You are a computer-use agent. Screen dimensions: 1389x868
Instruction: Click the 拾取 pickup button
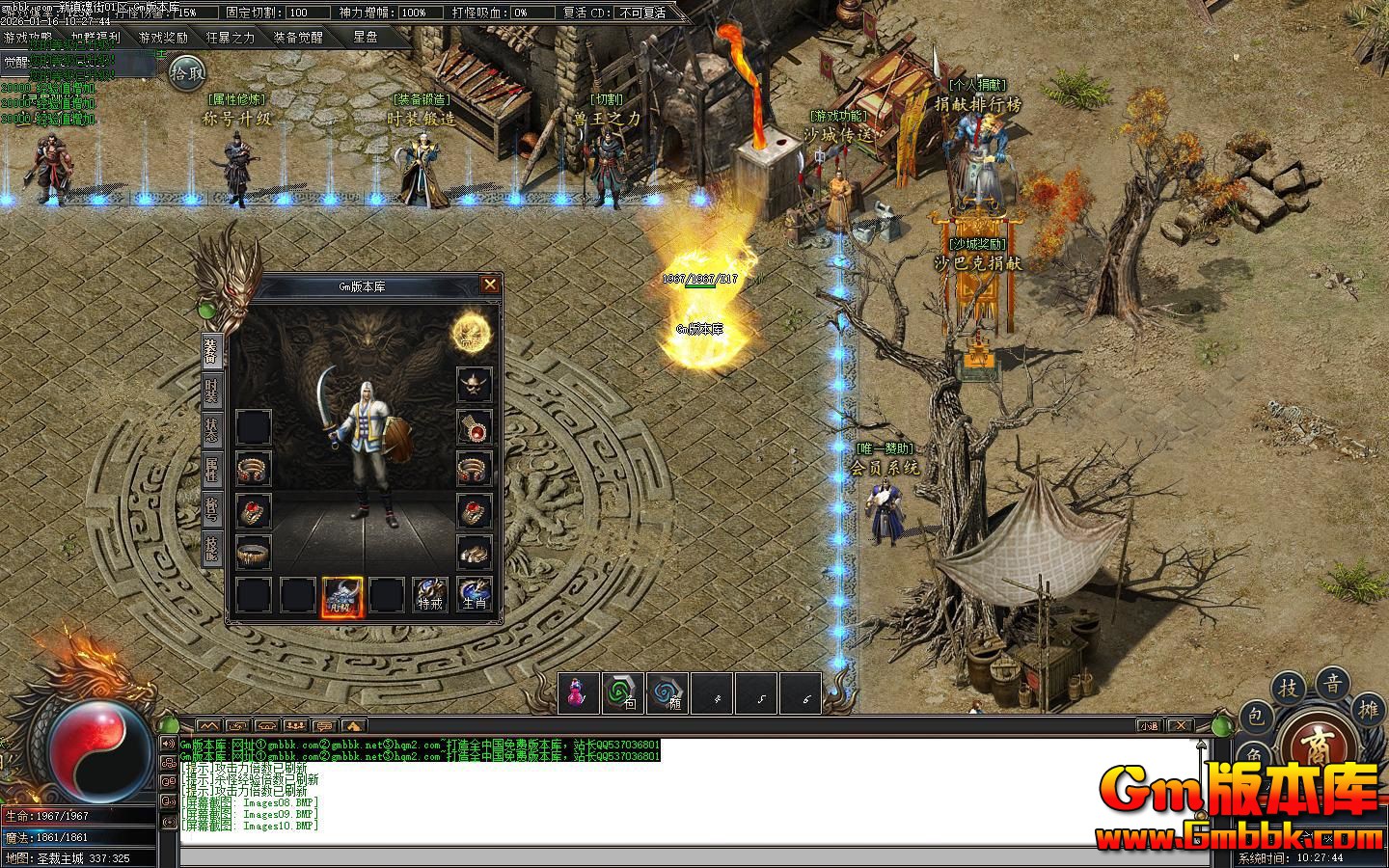(x=188, y=70)
